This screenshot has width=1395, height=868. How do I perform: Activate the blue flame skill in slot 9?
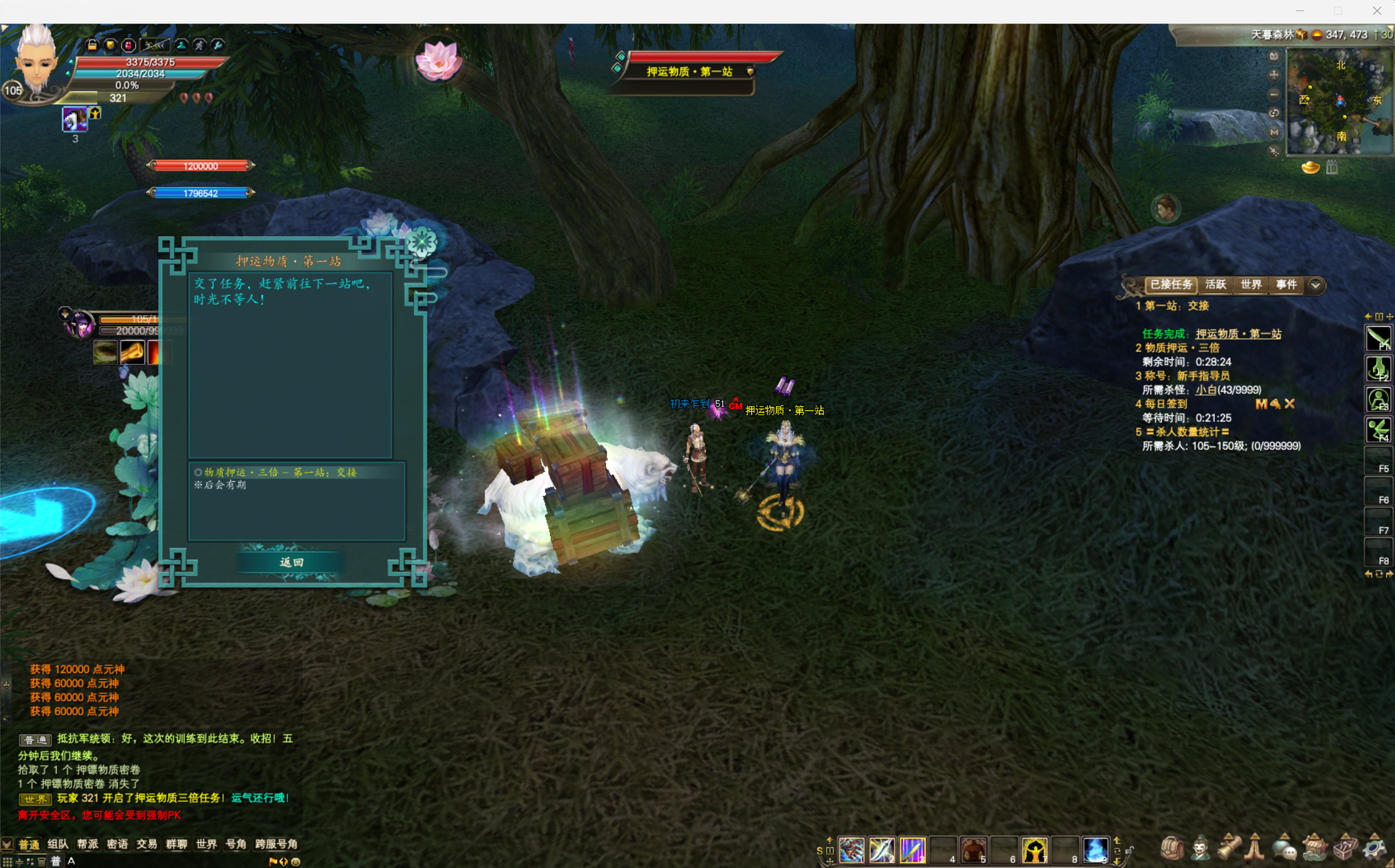point(1095,850)
